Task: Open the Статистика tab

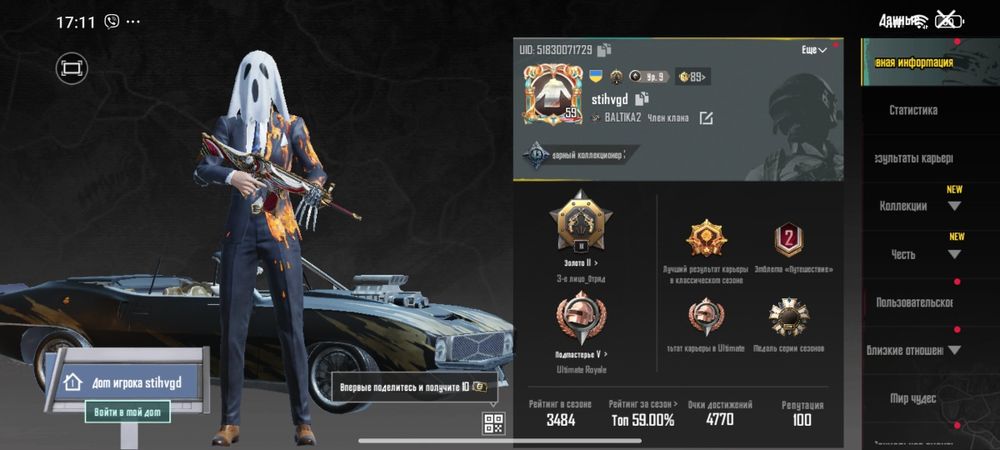Action: click(912, 110)
